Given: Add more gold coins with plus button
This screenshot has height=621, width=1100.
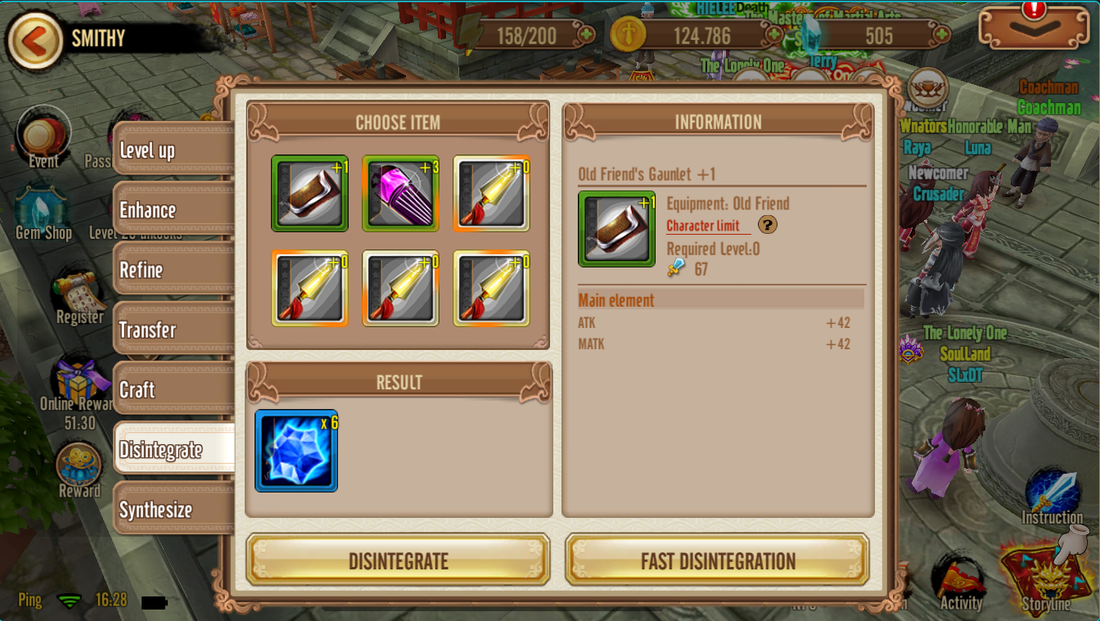Looking at the screenshot, I should pos(773,35).
